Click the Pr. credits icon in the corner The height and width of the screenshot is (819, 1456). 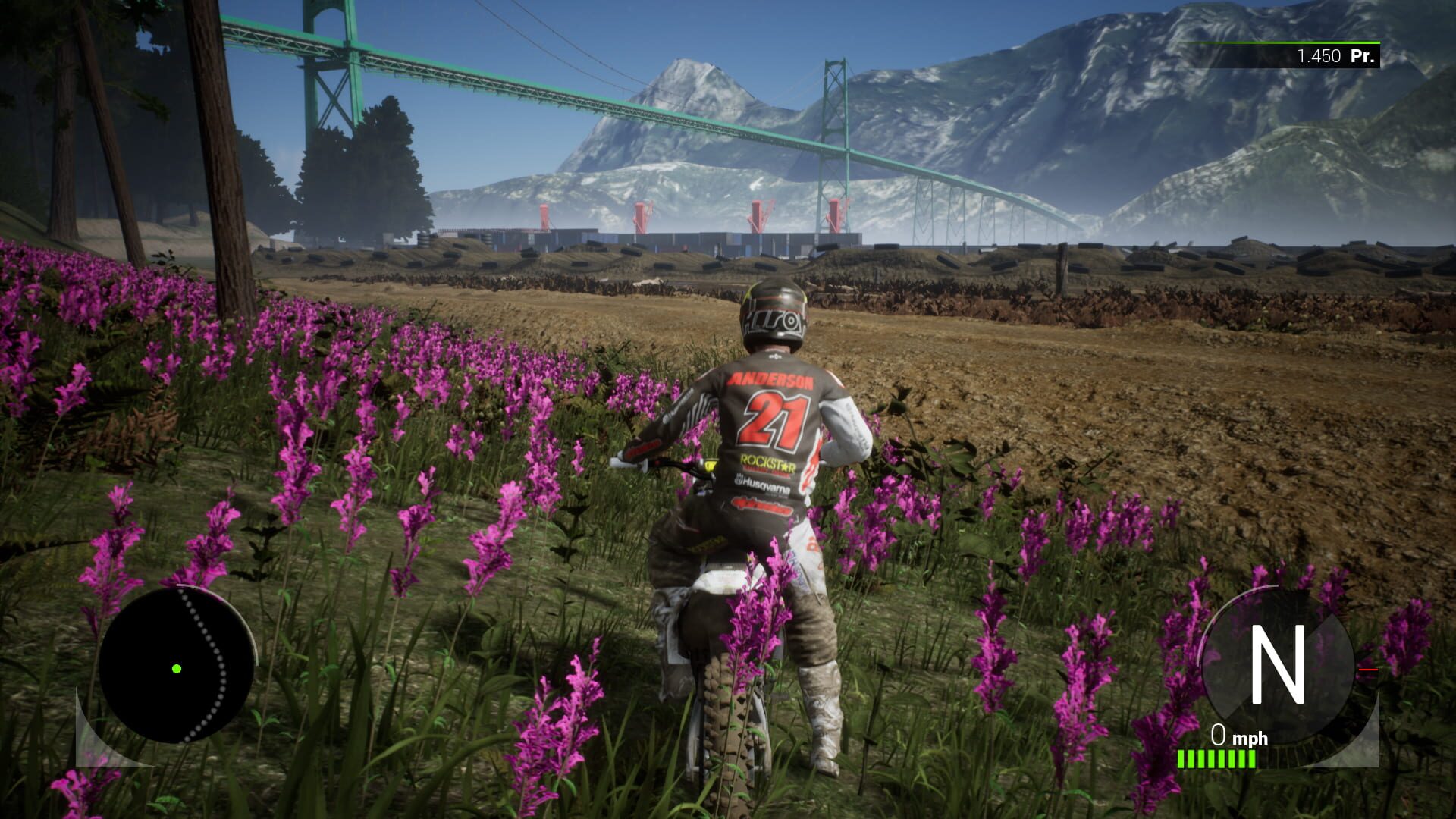click(1364, 55)
